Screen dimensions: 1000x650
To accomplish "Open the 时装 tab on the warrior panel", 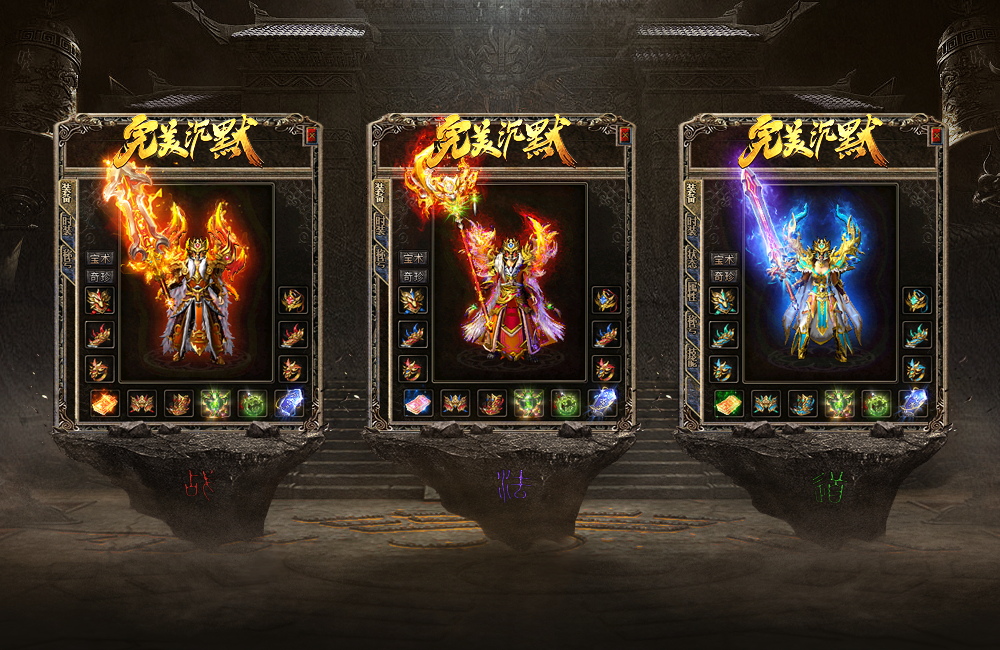I will coord(69,227).
